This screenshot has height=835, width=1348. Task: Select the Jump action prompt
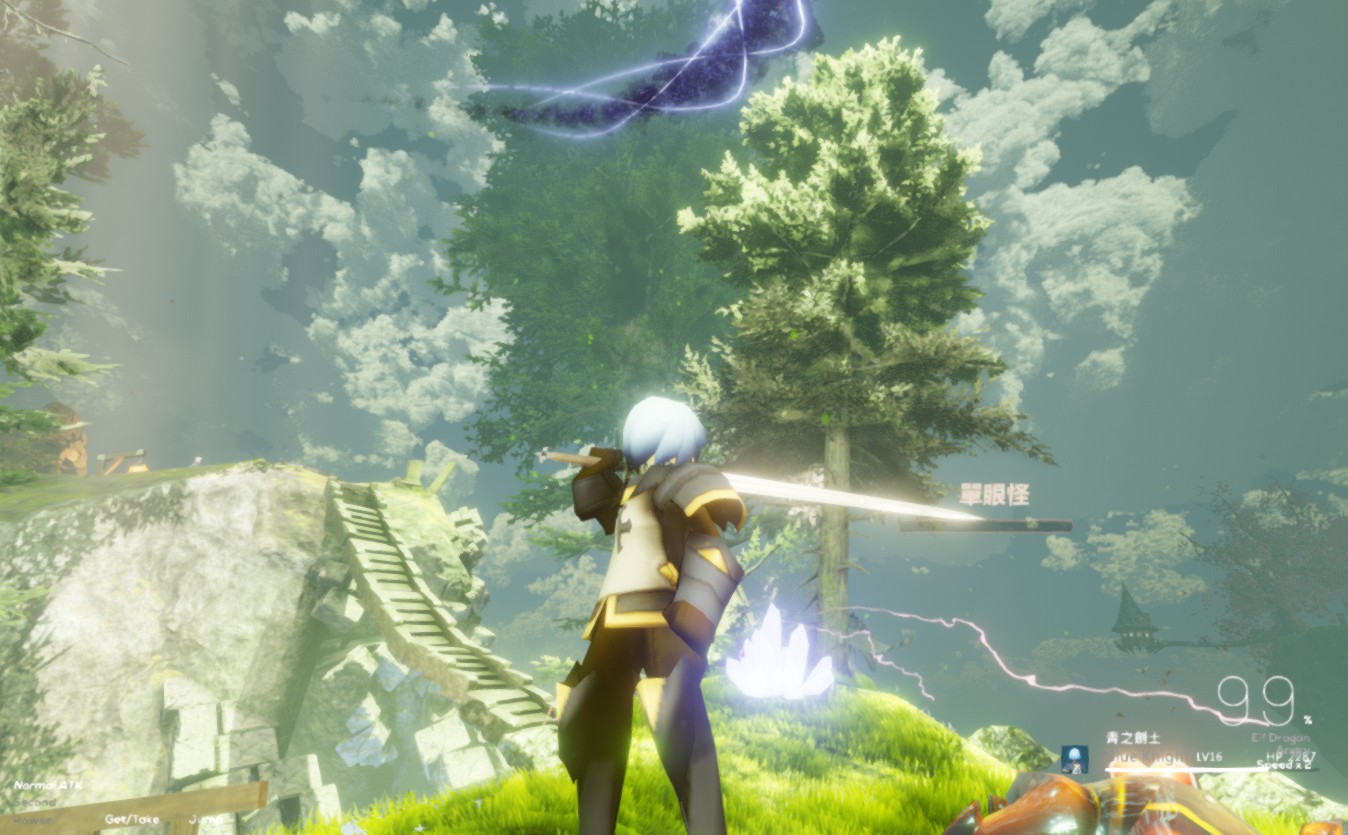tap(206, 819)
